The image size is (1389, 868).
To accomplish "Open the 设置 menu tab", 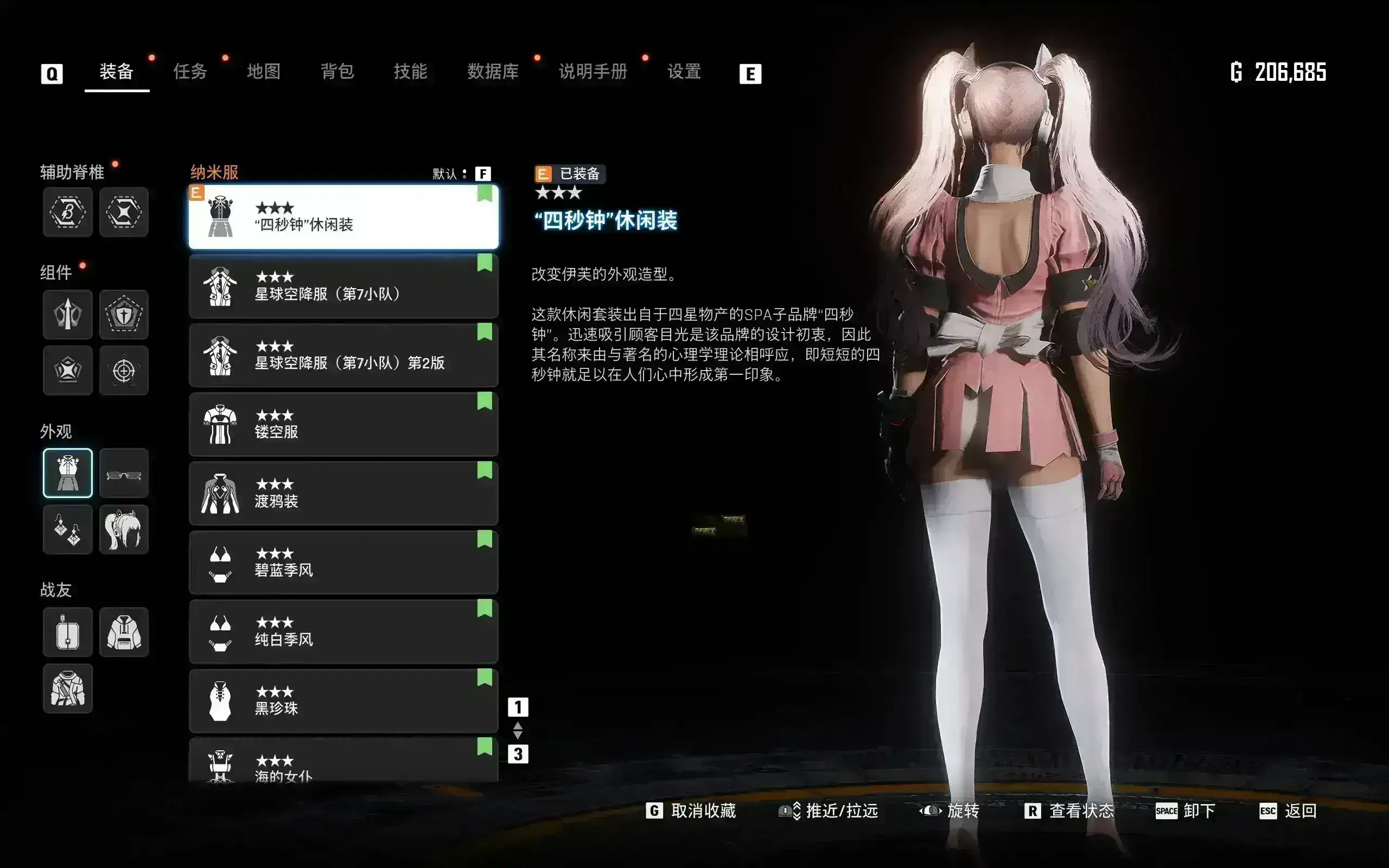I will (684, 72).
